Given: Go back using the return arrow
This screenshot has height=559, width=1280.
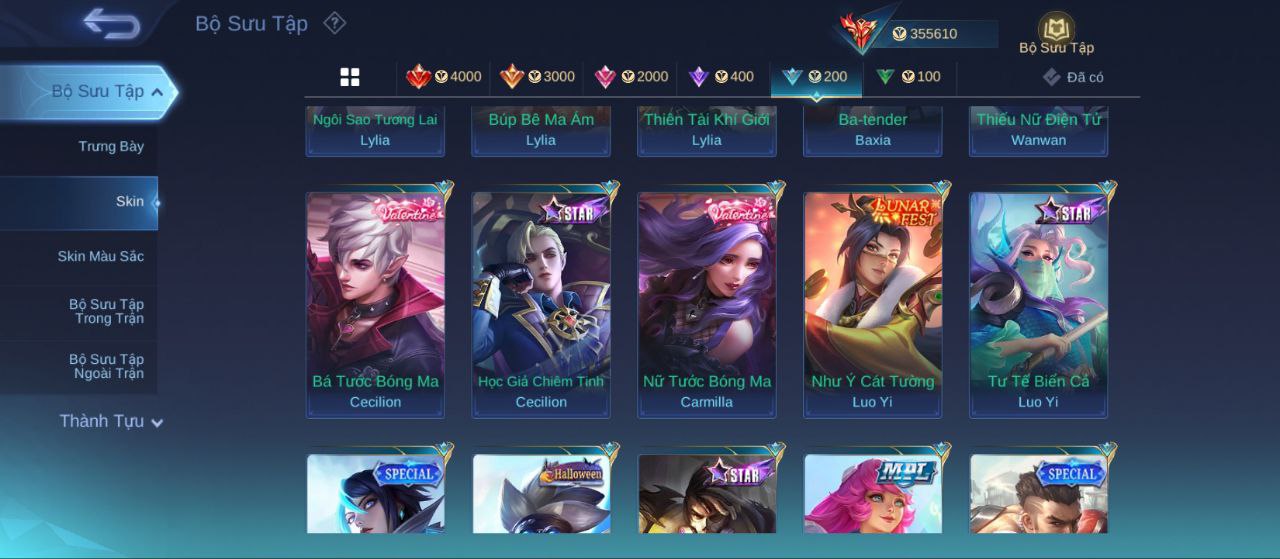Looking at the screenshot, I should 111,23.
